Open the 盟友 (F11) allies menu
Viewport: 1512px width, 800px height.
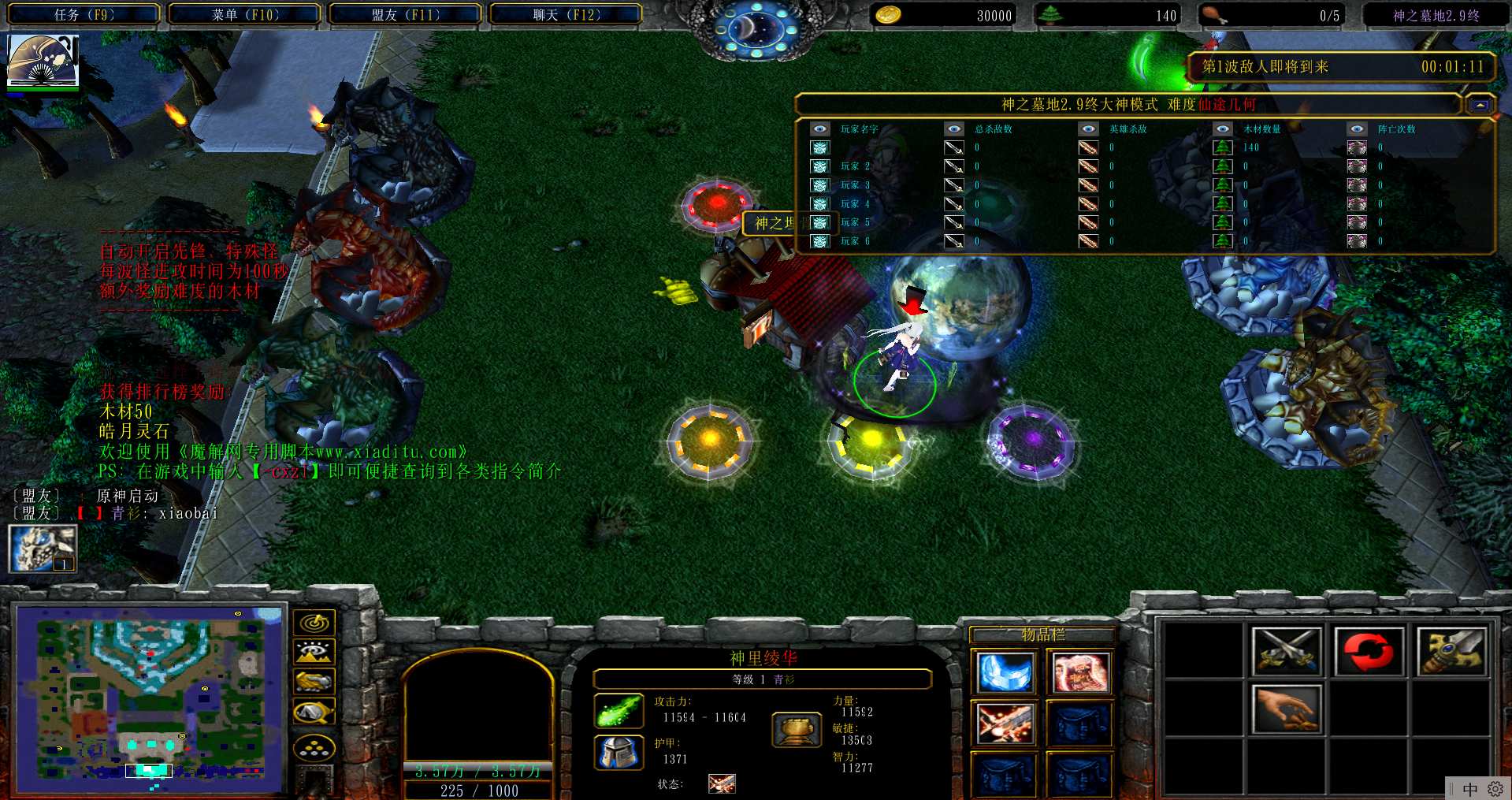point(405,14)
